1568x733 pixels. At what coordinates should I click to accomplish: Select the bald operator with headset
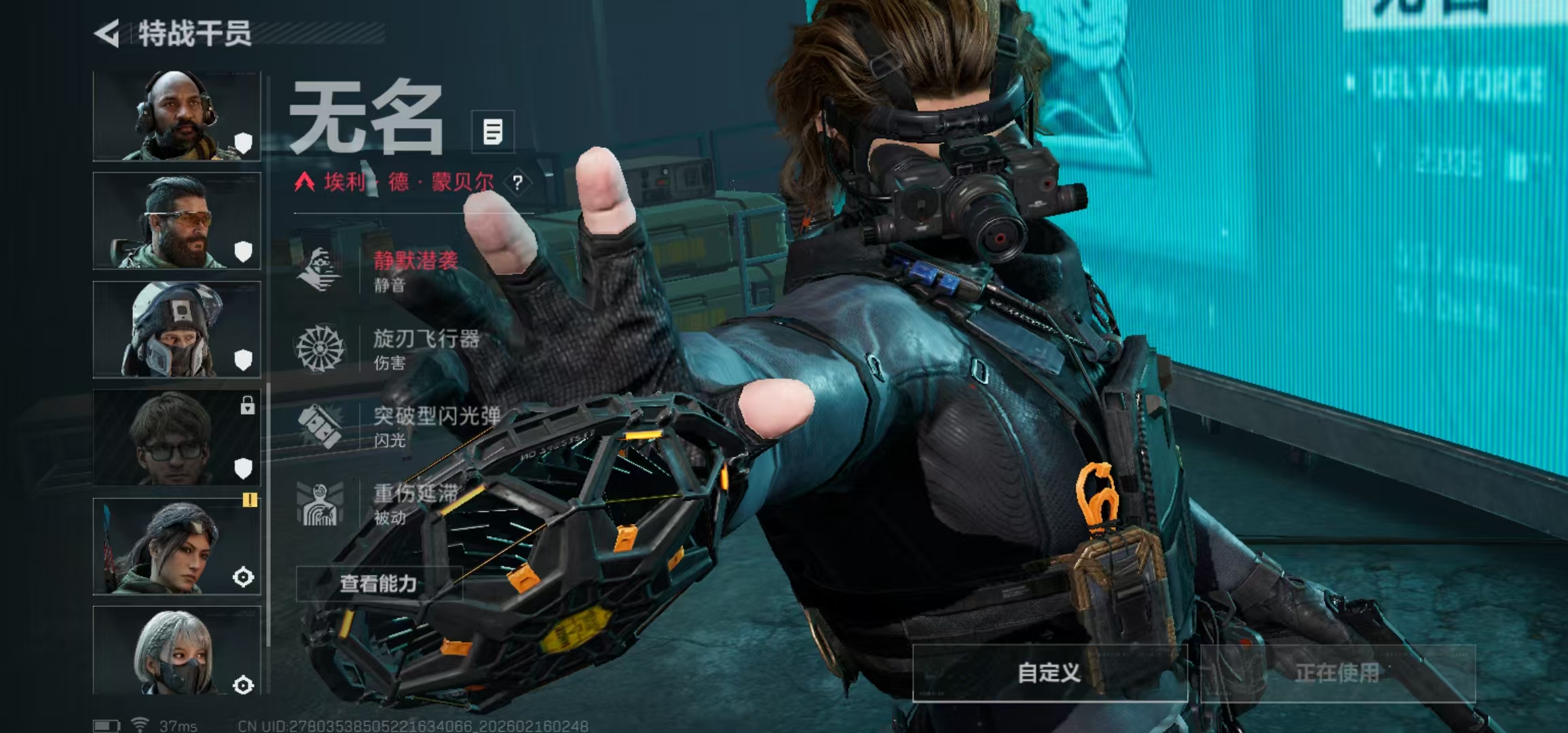point(176,116)
